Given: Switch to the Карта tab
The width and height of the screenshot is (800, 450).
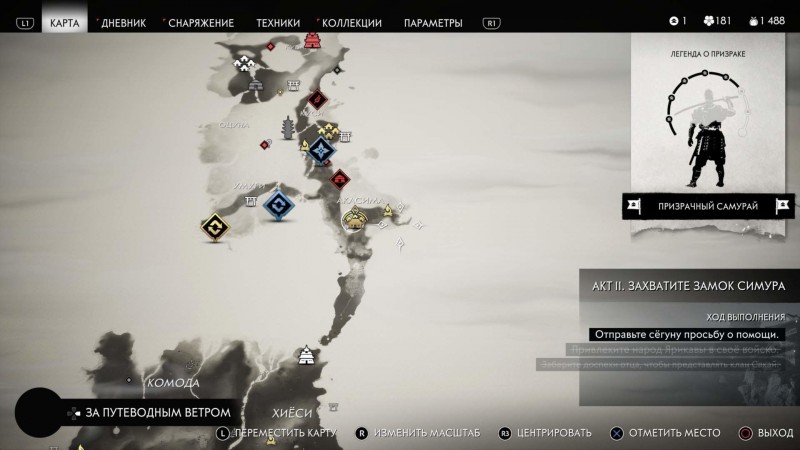Looking at the screenshot, I should coord(64,22).
